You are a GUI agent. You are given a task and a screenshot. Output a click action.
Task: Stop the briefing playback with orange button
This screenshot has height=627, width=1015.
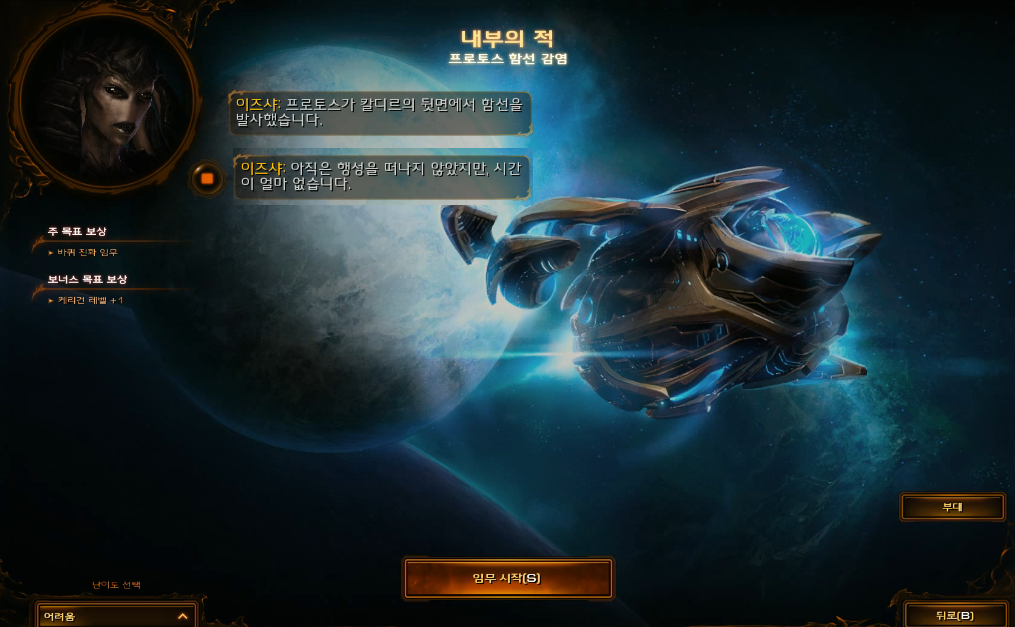(207, 179)
